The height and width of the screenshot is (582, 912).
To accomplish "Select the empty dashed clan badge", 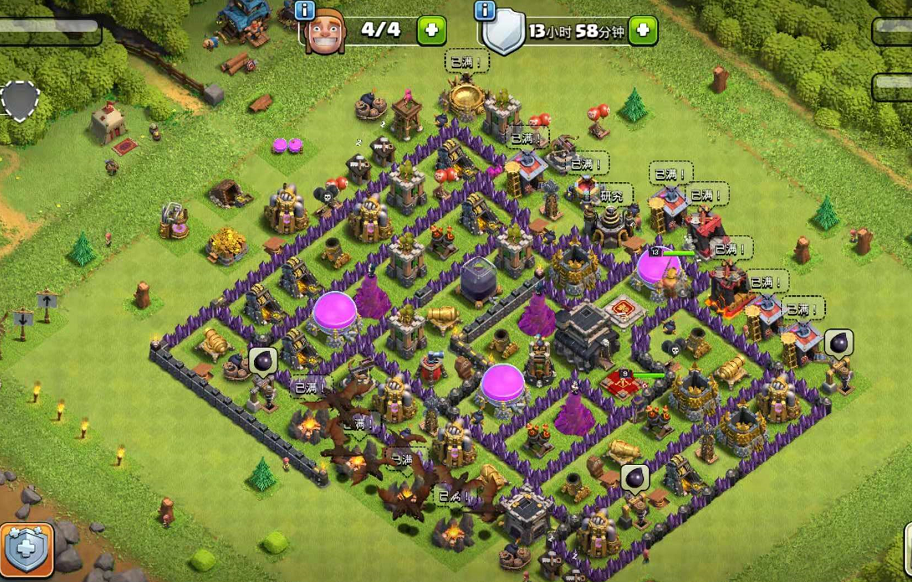I will [x=19, y=100].
